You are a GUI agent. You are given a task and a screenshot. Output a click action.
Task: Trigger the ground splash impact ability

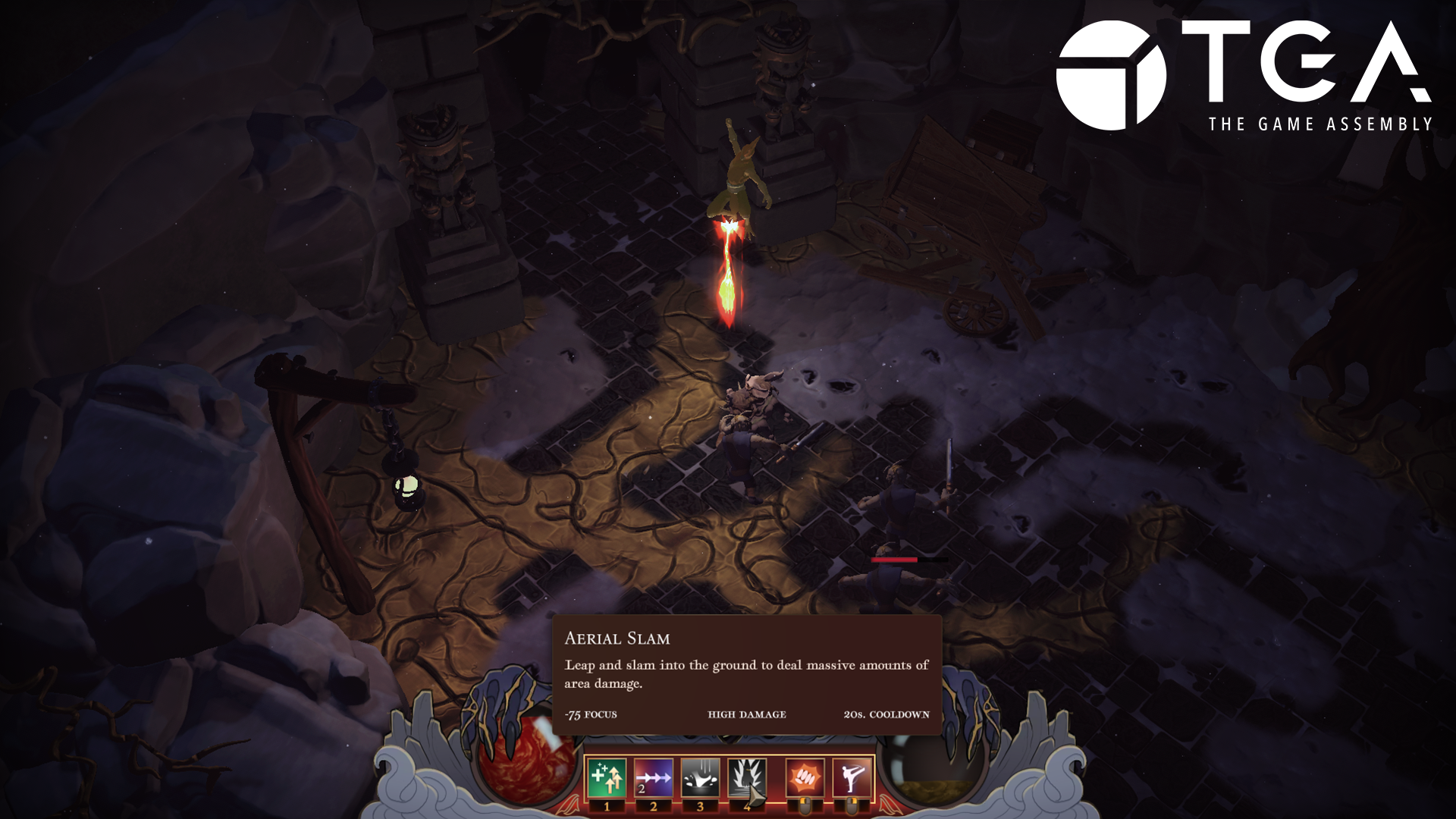coord(700,778)
